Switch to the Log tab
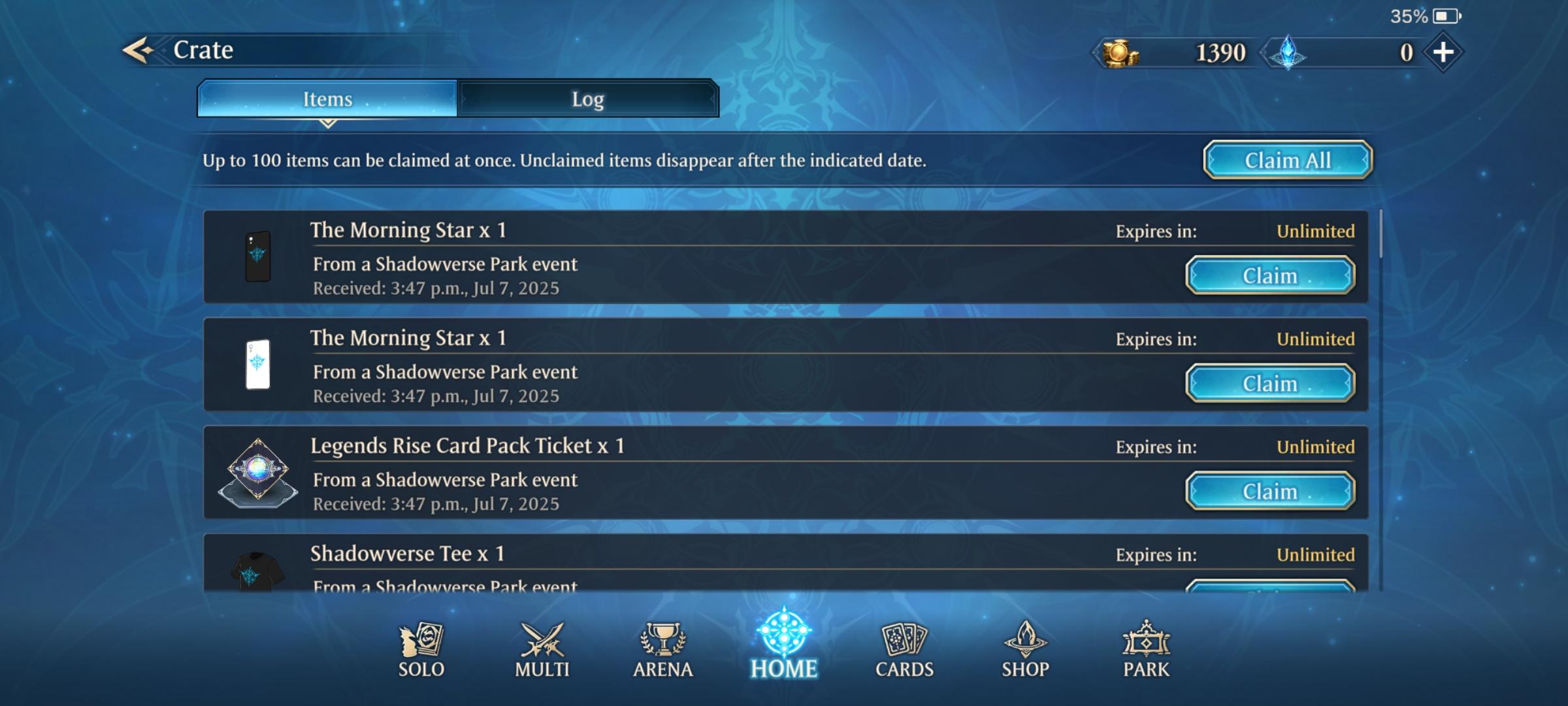Image resolution: width=1568 pixels, height=706 pixels. [587, 99]
